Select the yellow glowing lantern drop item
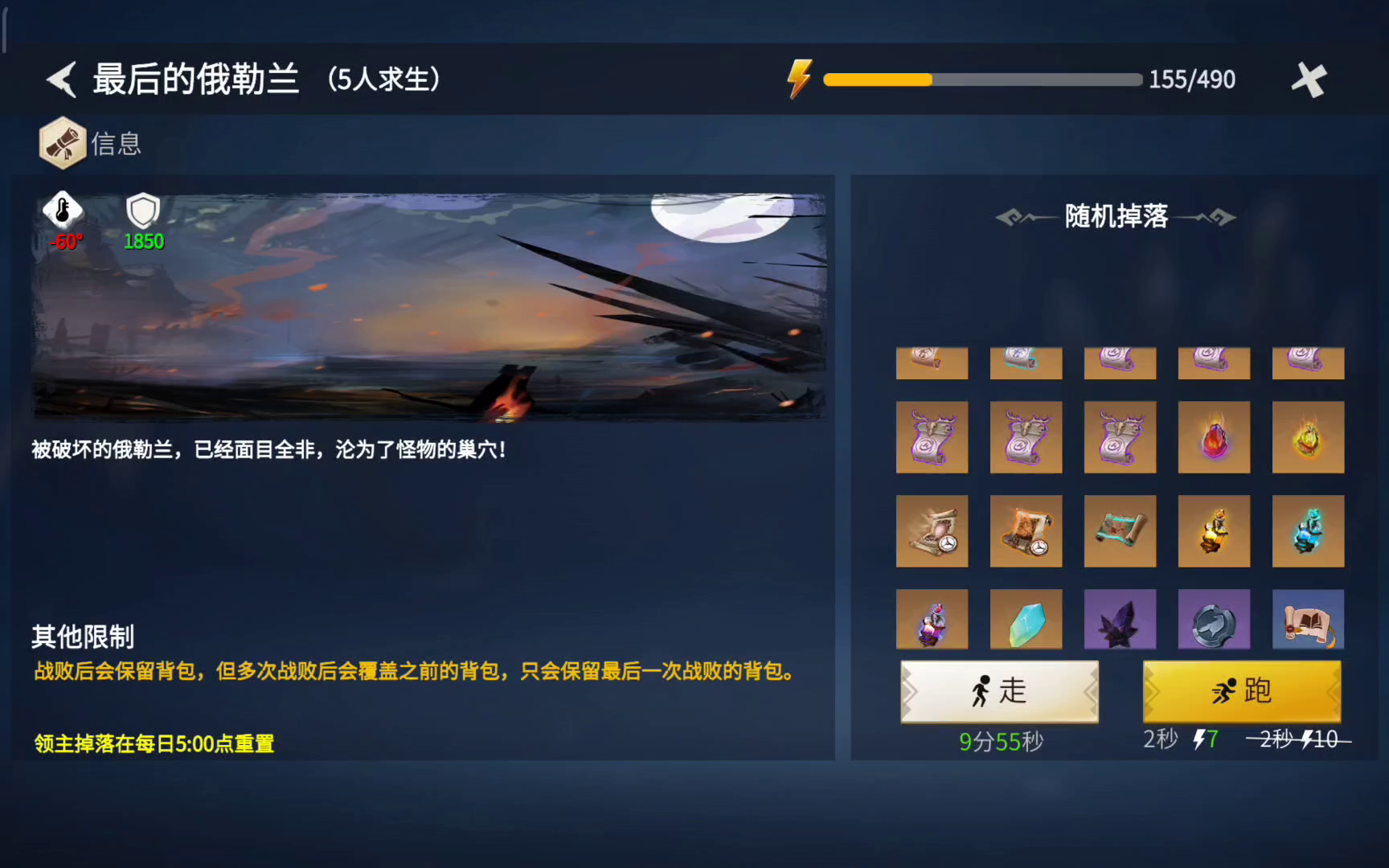 click(x=1214, y=530)
